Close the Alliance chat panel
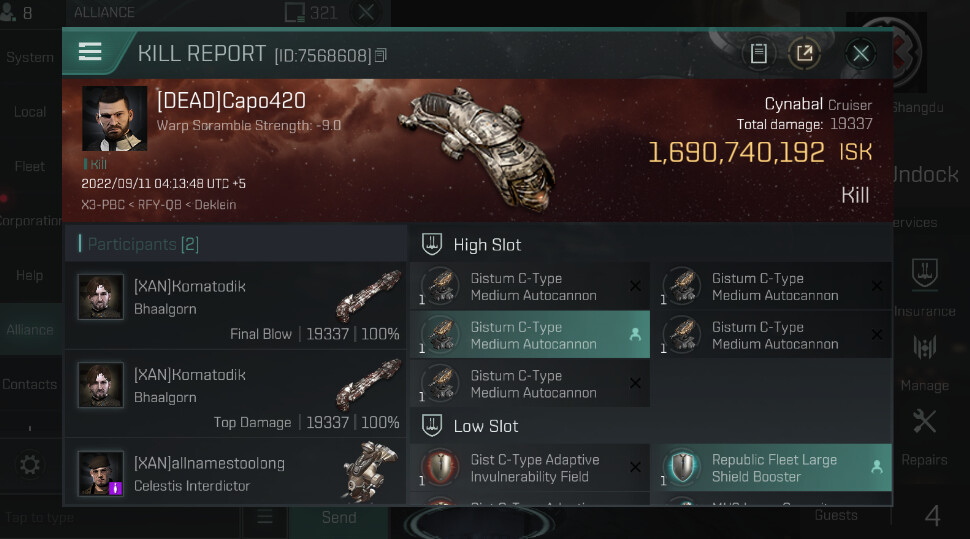The height and width of the screenshot is (539, 970). [x=366, y=13]
